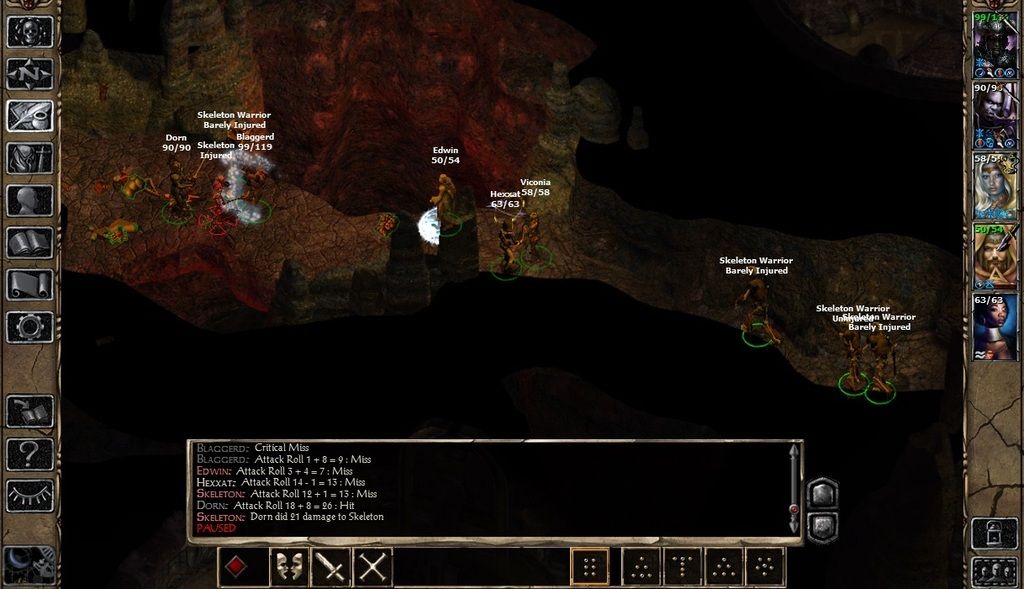Viewport: 1024px width, 589px height.
Task: Open the journal with the quill button
Action: (x=30, y=116)
